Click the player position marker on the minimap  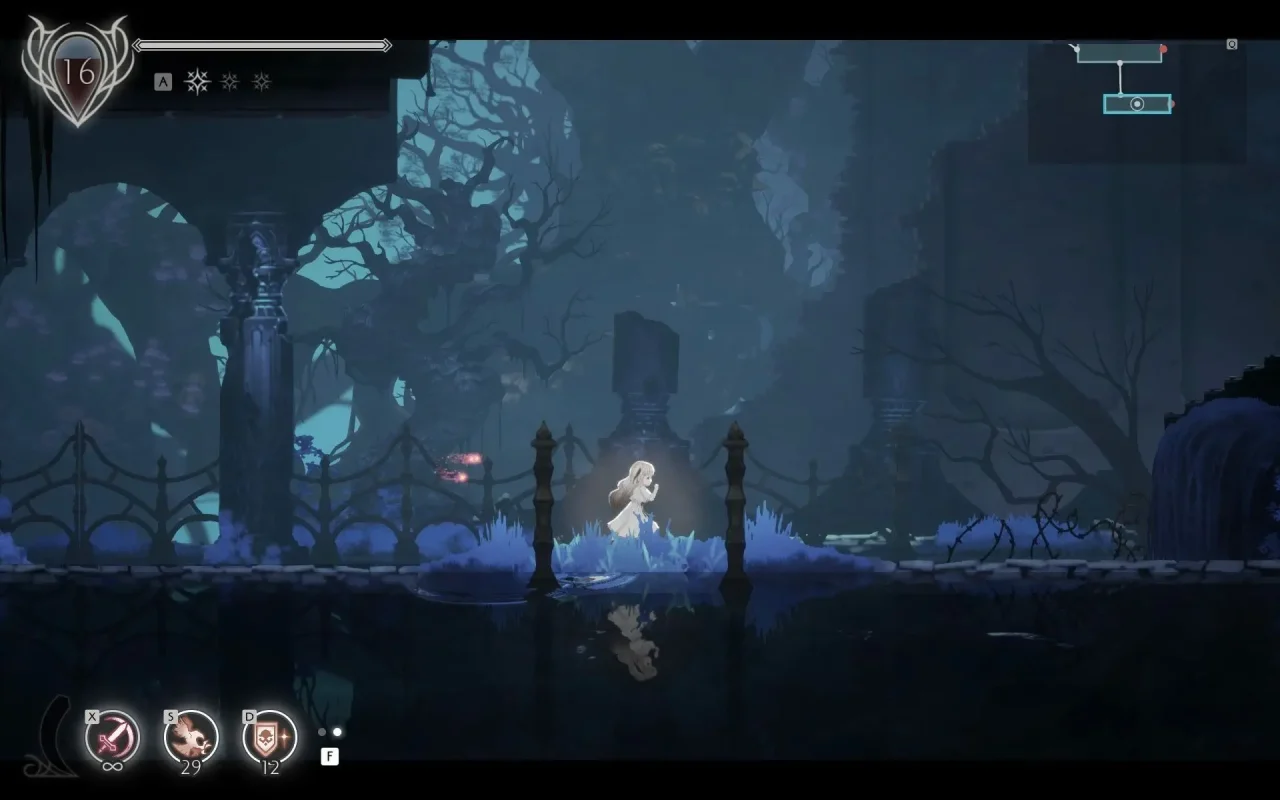pos(1137,104)
